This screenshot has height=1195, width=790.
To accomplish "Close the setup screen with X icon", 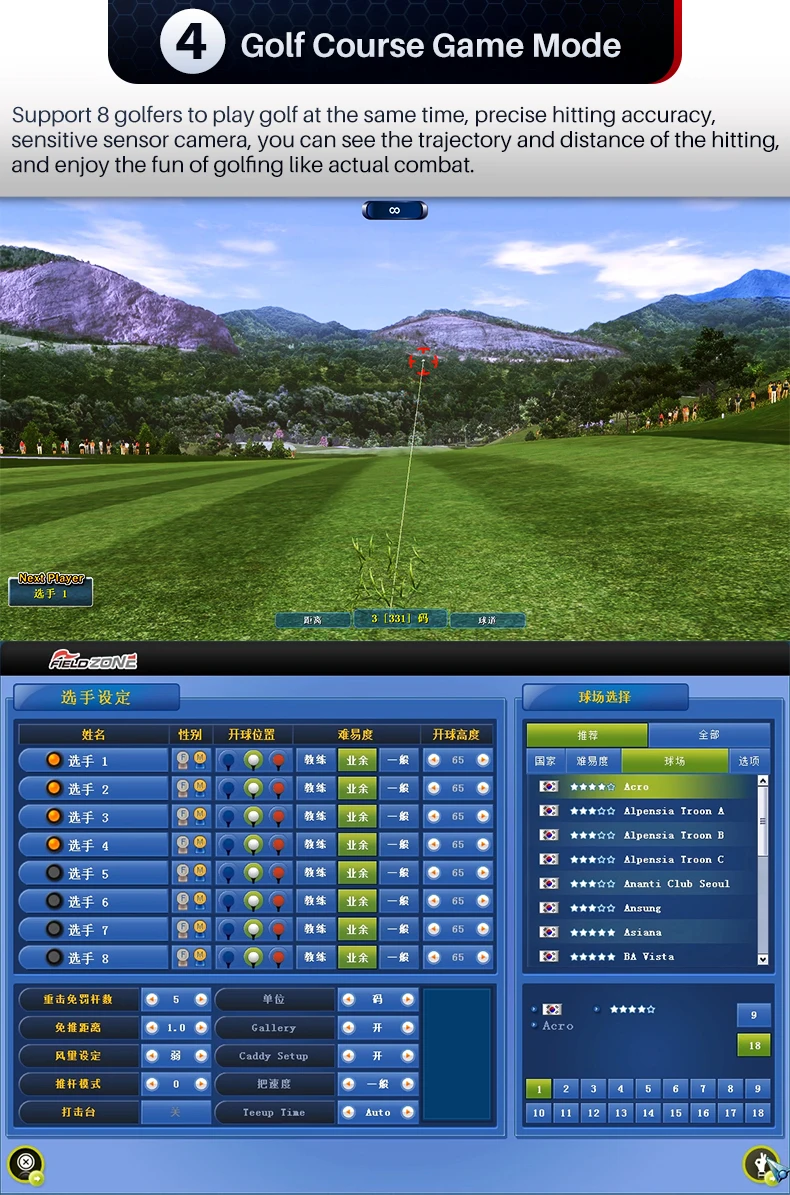I will pos(26,1162).
